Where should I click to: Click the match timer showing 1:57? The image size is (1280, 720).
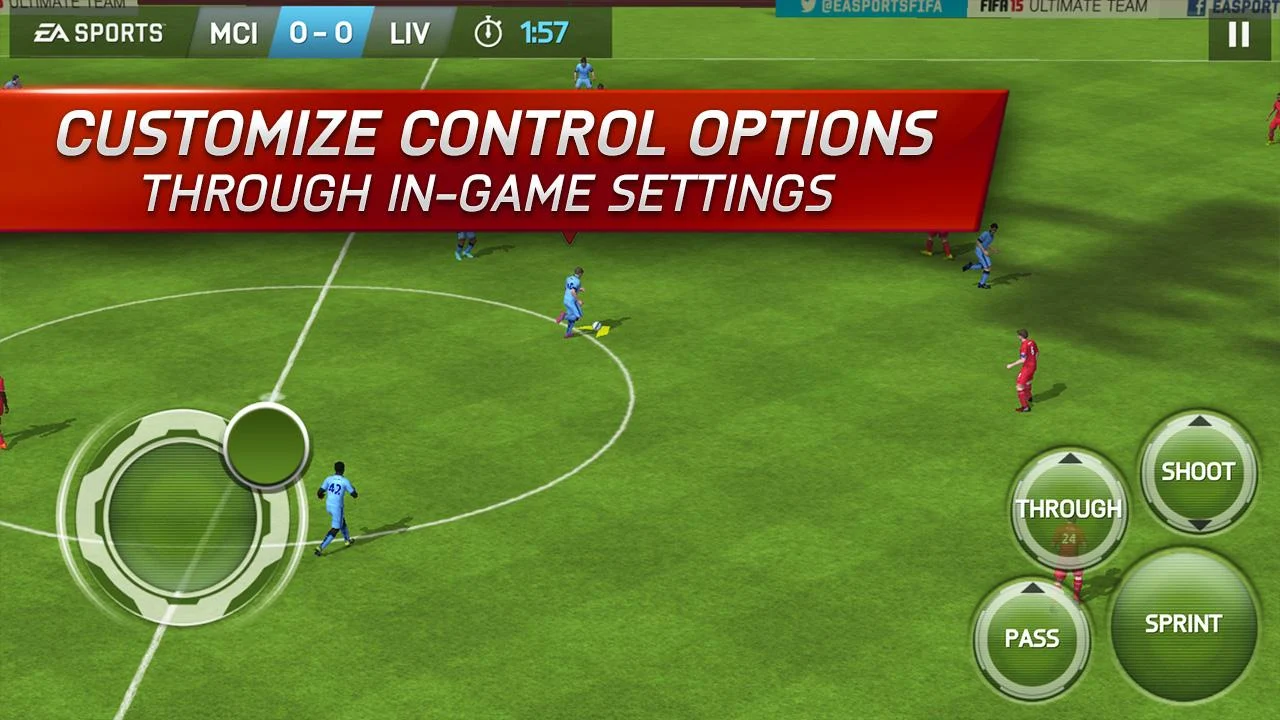[544, 31]
